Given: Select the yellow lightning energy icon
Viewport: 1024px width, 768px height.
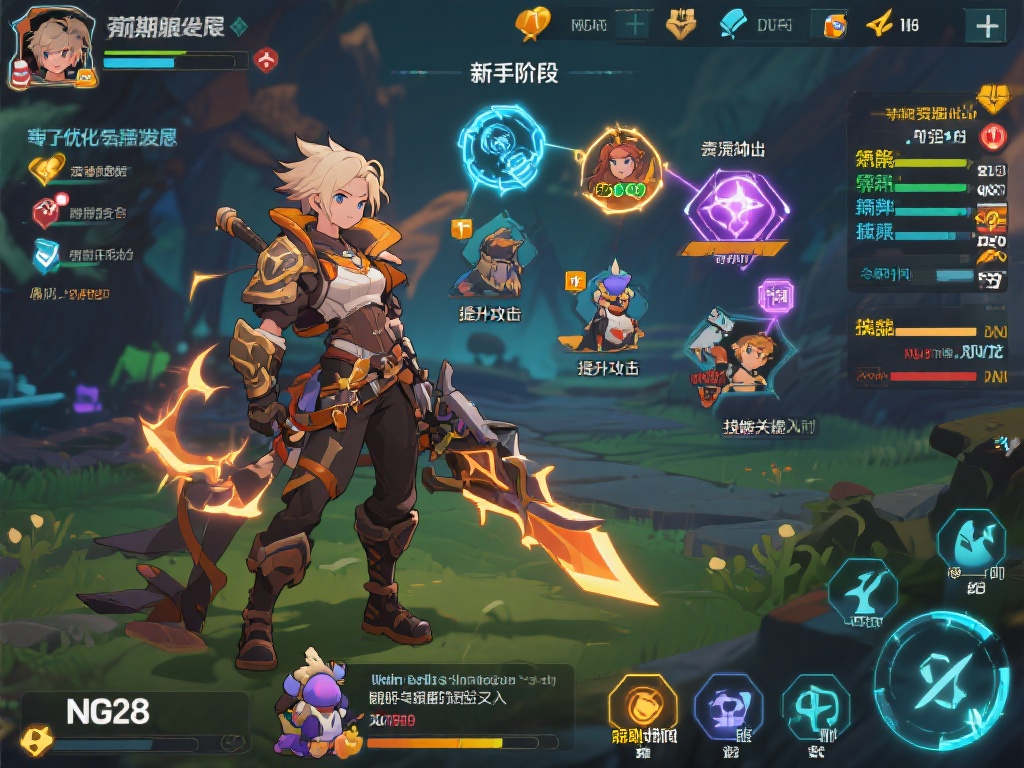Looking at the screenshot, I should point(878,24).
